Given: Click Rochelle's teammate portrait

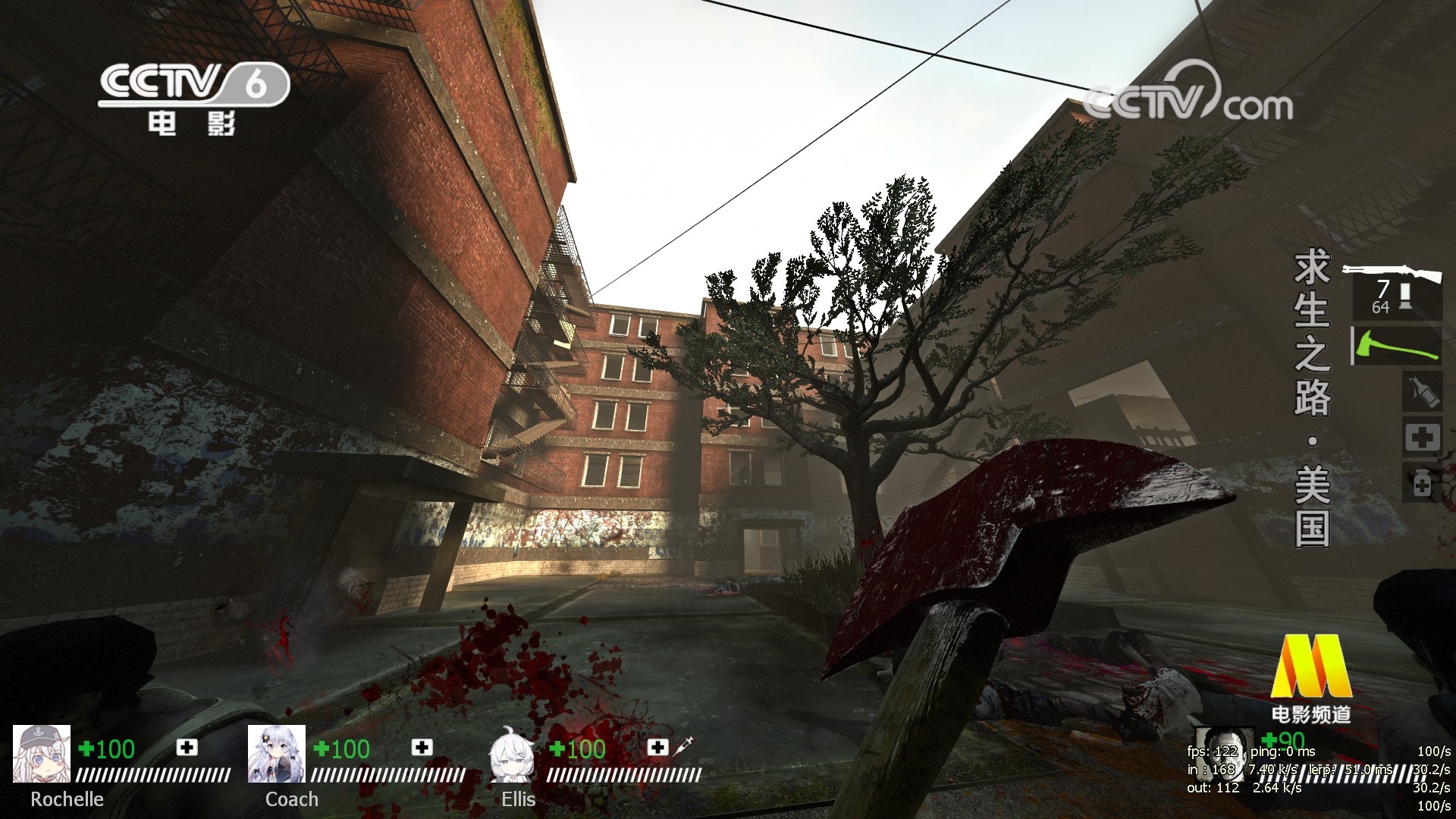Looking at the screenshot, I should [x=42, y=753].
